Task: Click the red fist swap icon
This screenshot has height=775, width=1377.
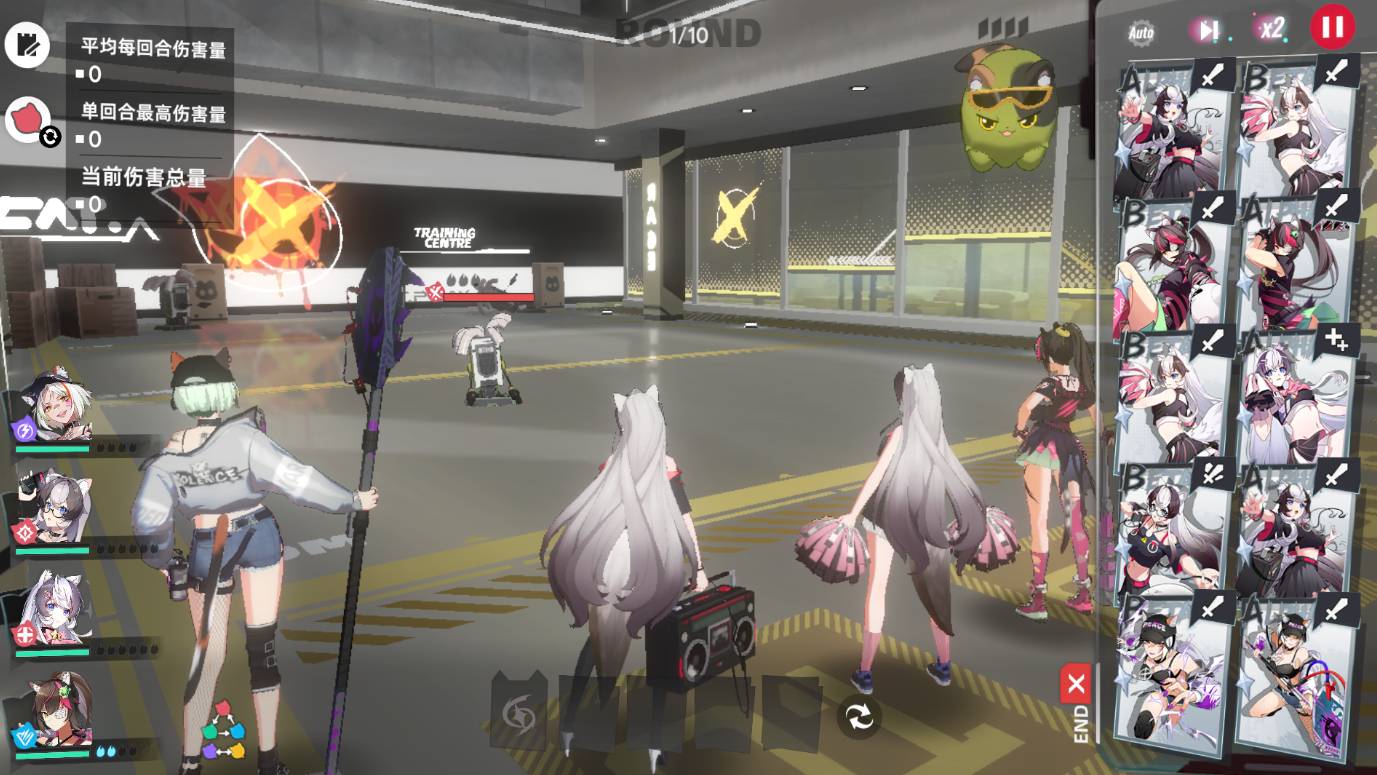Action: tap(29, 120)
